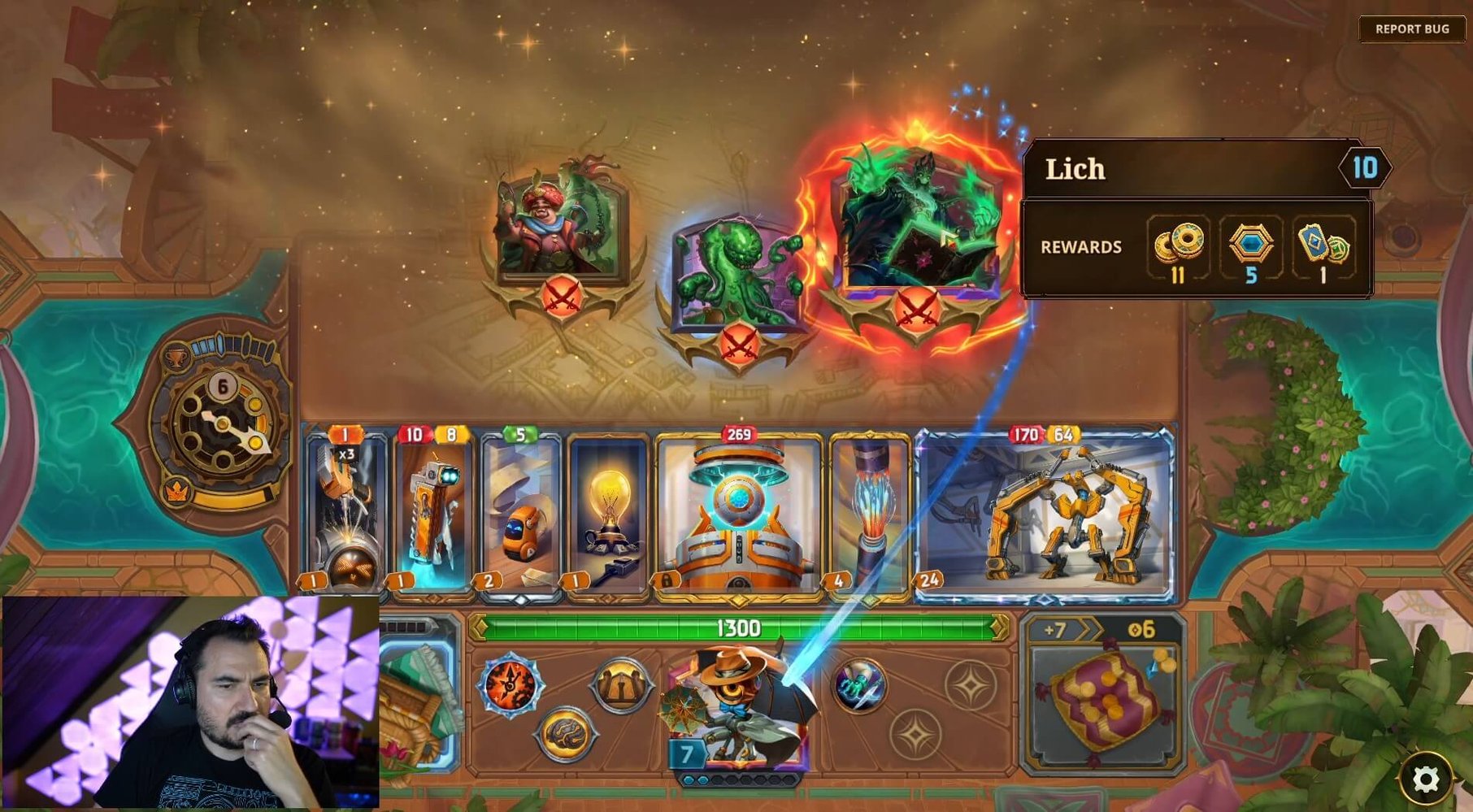This screenshot has height=812, width=1473.
Task: Click the REPORT BUG button
Action: 1411,29
